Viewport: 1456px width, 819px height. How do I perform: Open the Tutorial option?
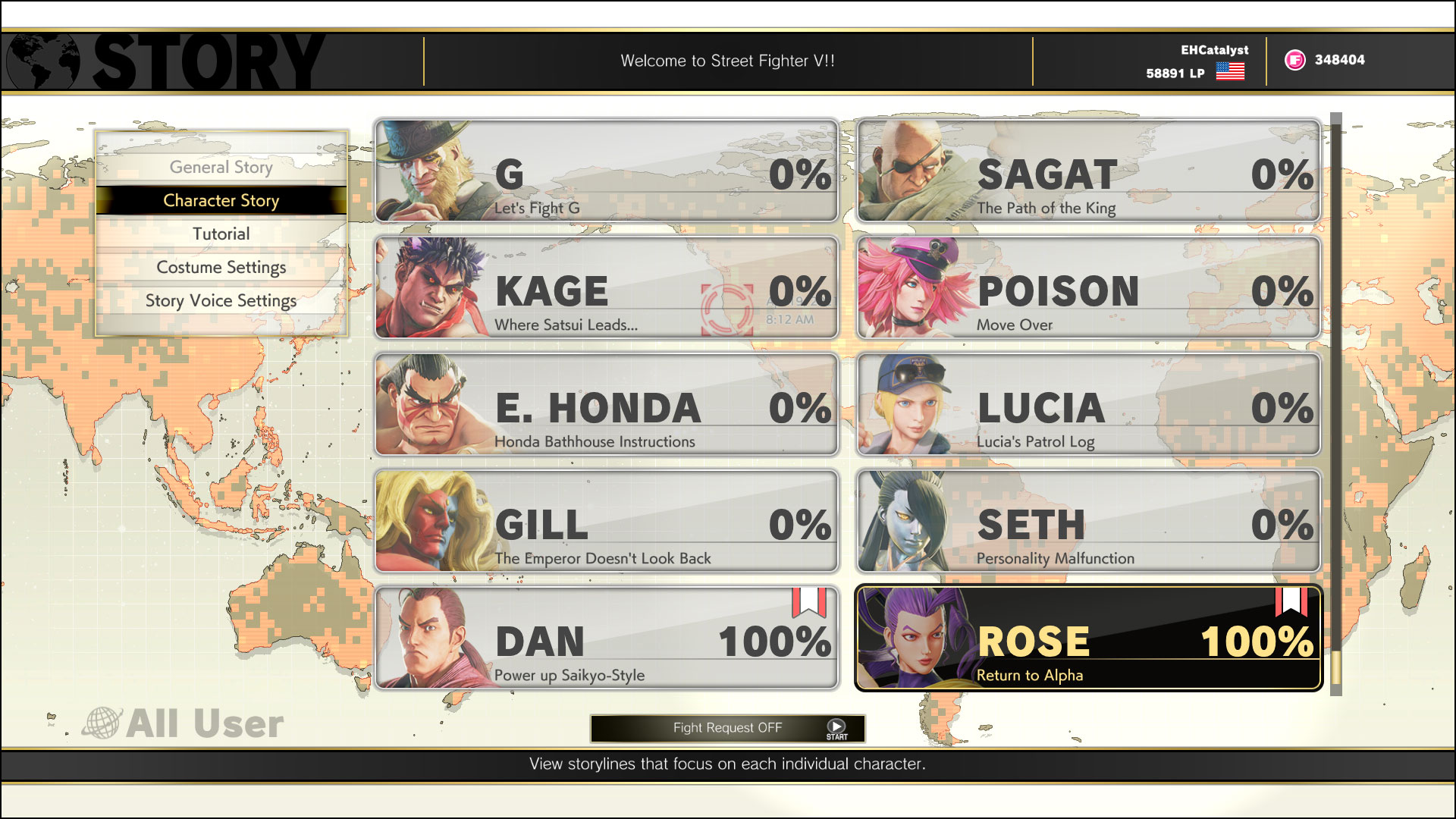click(221, 234)
